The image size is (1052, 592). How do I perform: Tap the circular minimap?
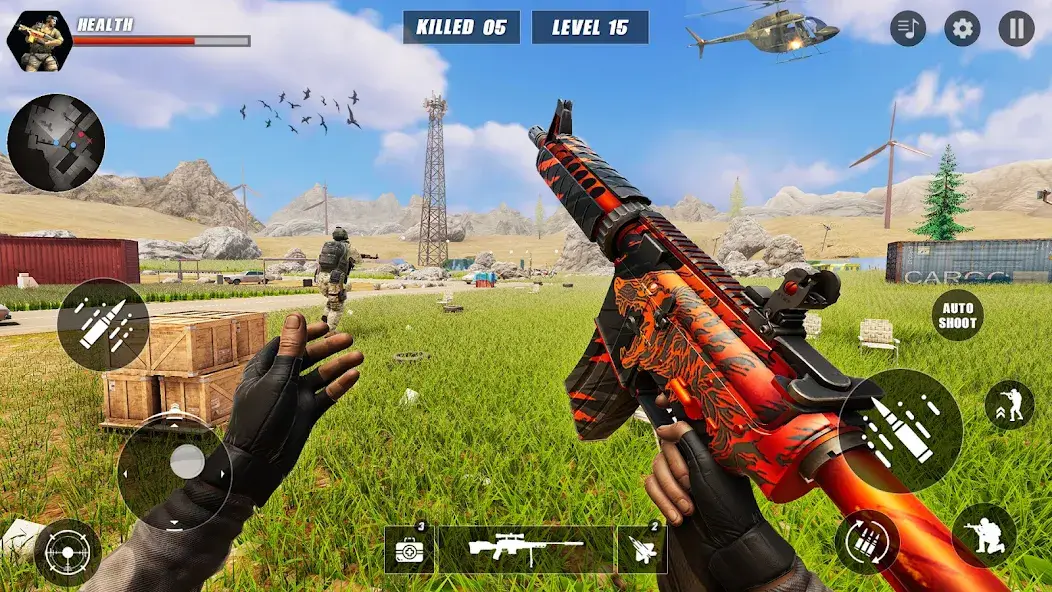(x=56, y=143)
